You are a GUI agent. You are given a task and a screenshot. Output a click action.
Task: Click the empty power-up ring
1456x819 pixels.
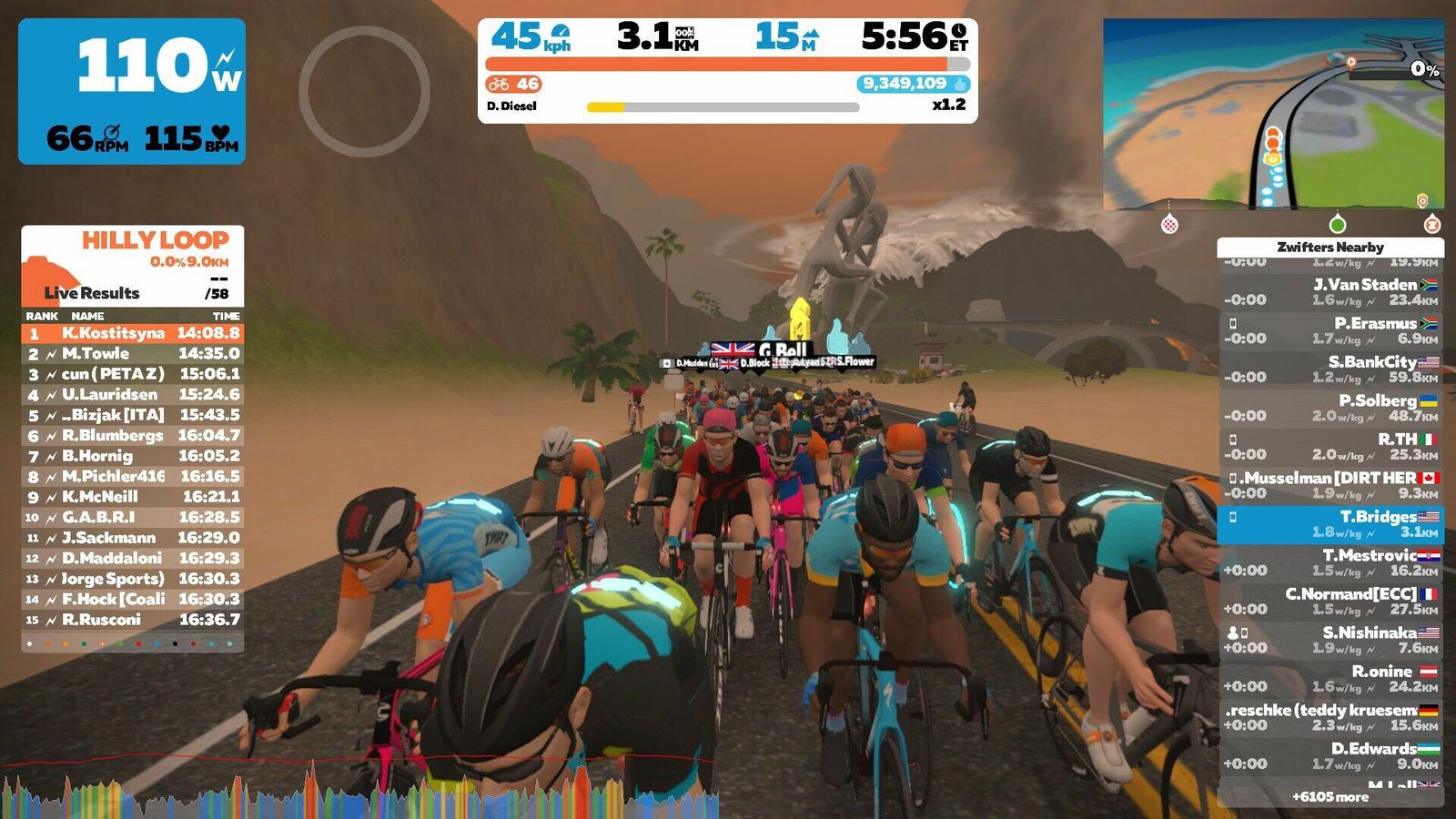364,91
